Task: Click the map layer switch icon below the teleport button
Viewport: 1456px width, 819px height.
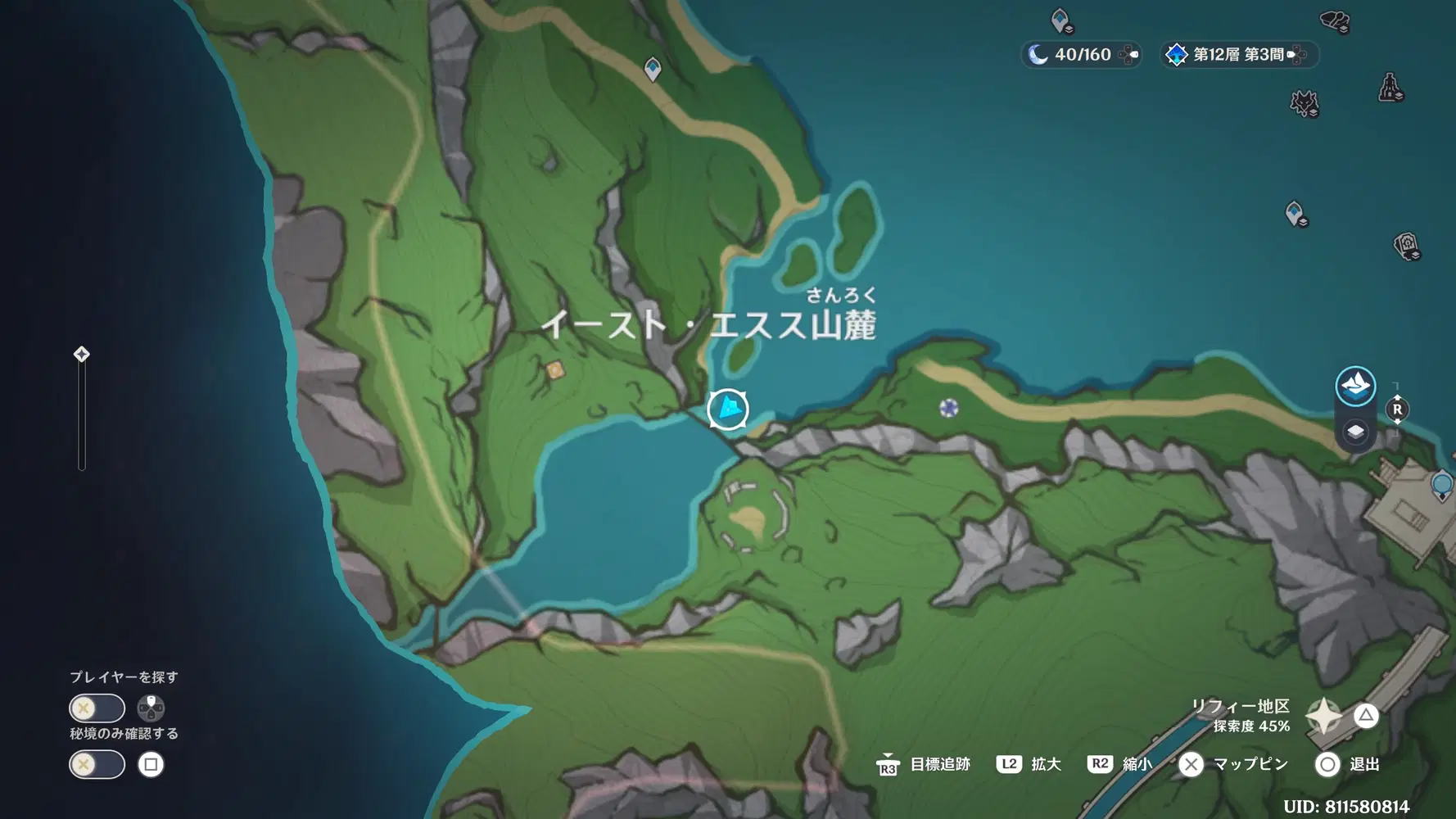Action: (1356, 431)
